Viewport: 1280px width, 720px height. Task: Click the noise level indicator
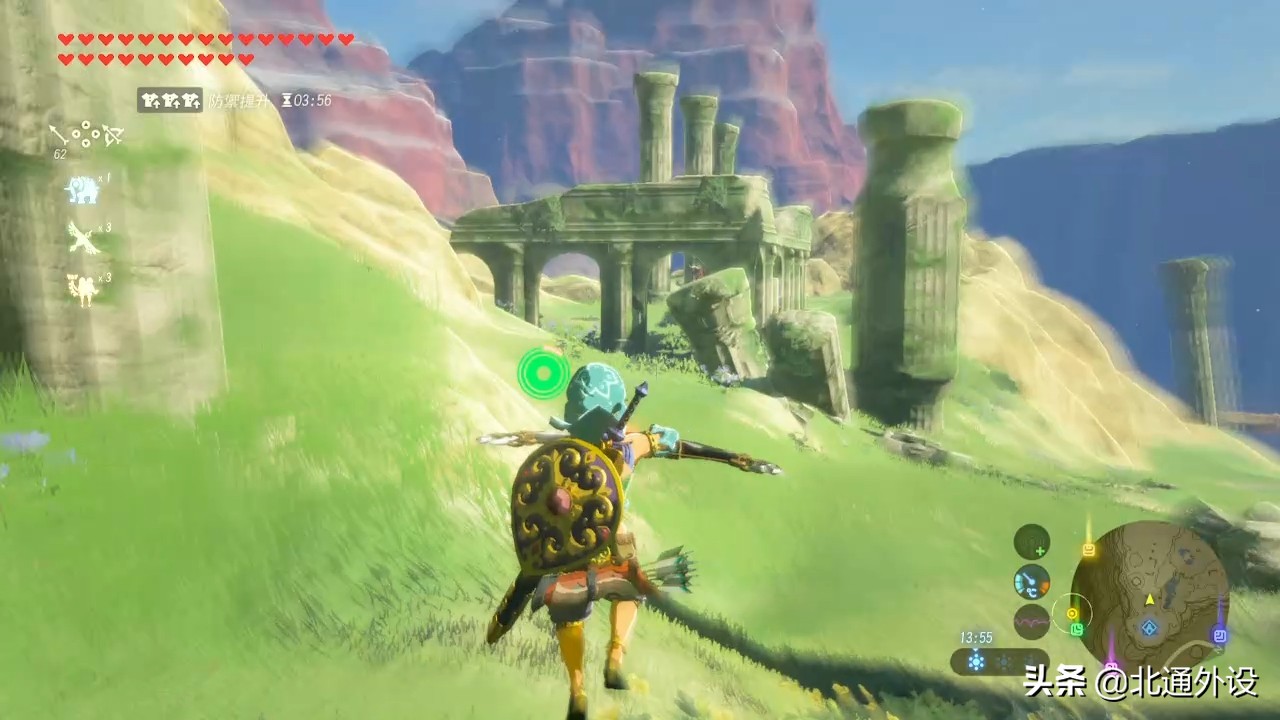point(1031,621)
